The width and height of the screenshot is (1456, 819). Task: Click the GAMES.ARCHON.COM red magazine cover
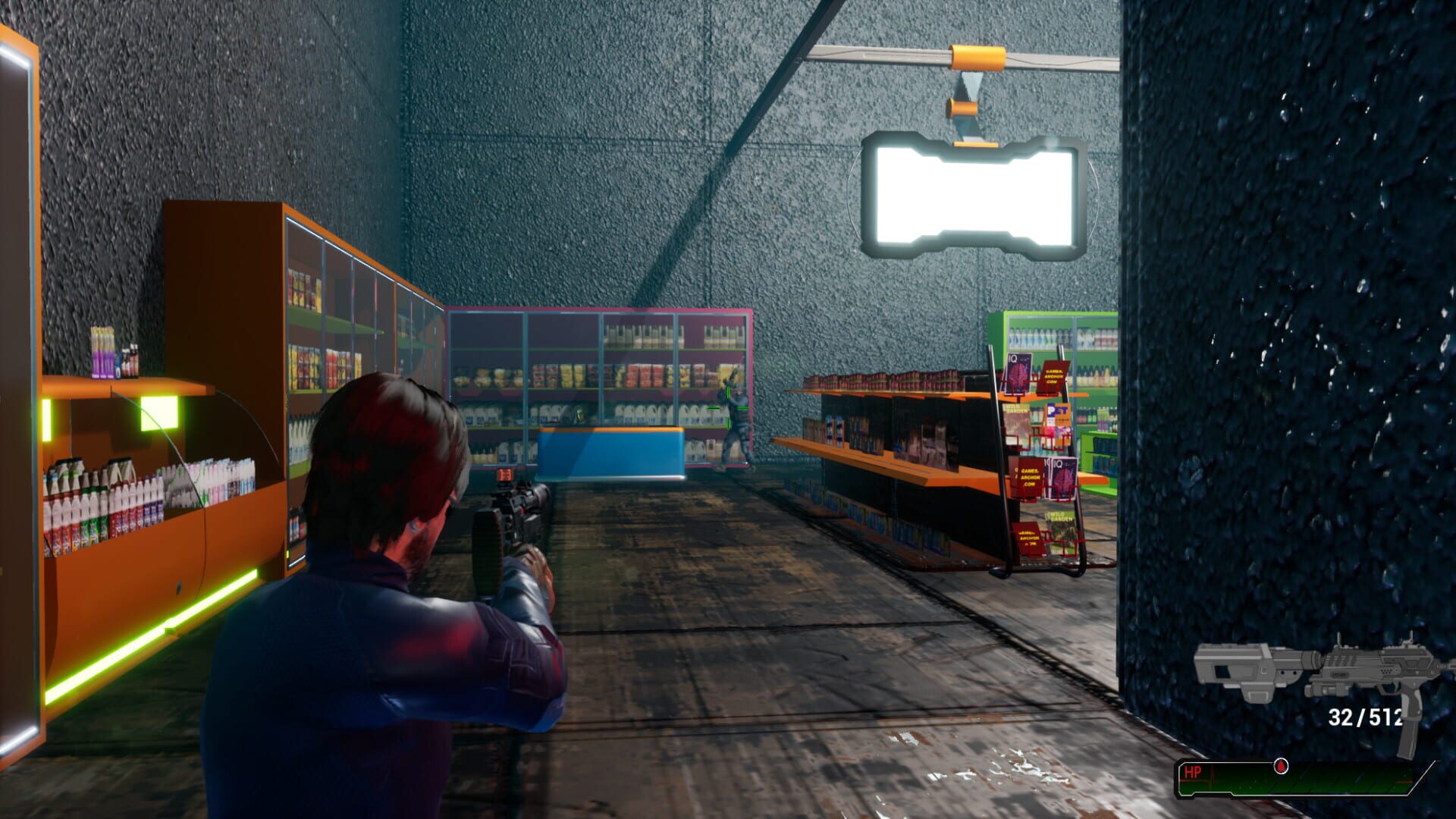[1054, 377]
